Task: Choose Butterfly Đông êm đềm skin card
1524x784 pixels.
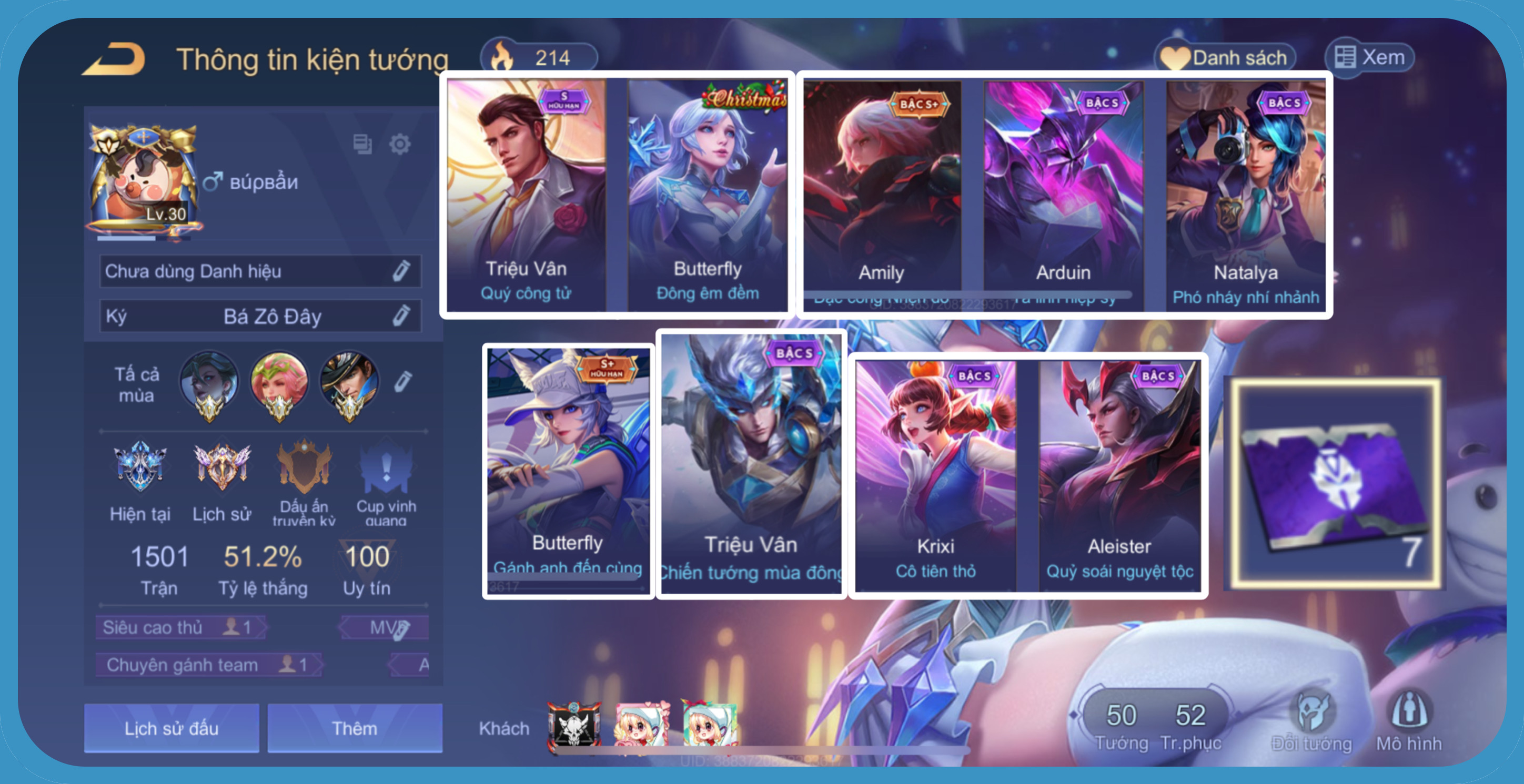Action: coord(708,195)
